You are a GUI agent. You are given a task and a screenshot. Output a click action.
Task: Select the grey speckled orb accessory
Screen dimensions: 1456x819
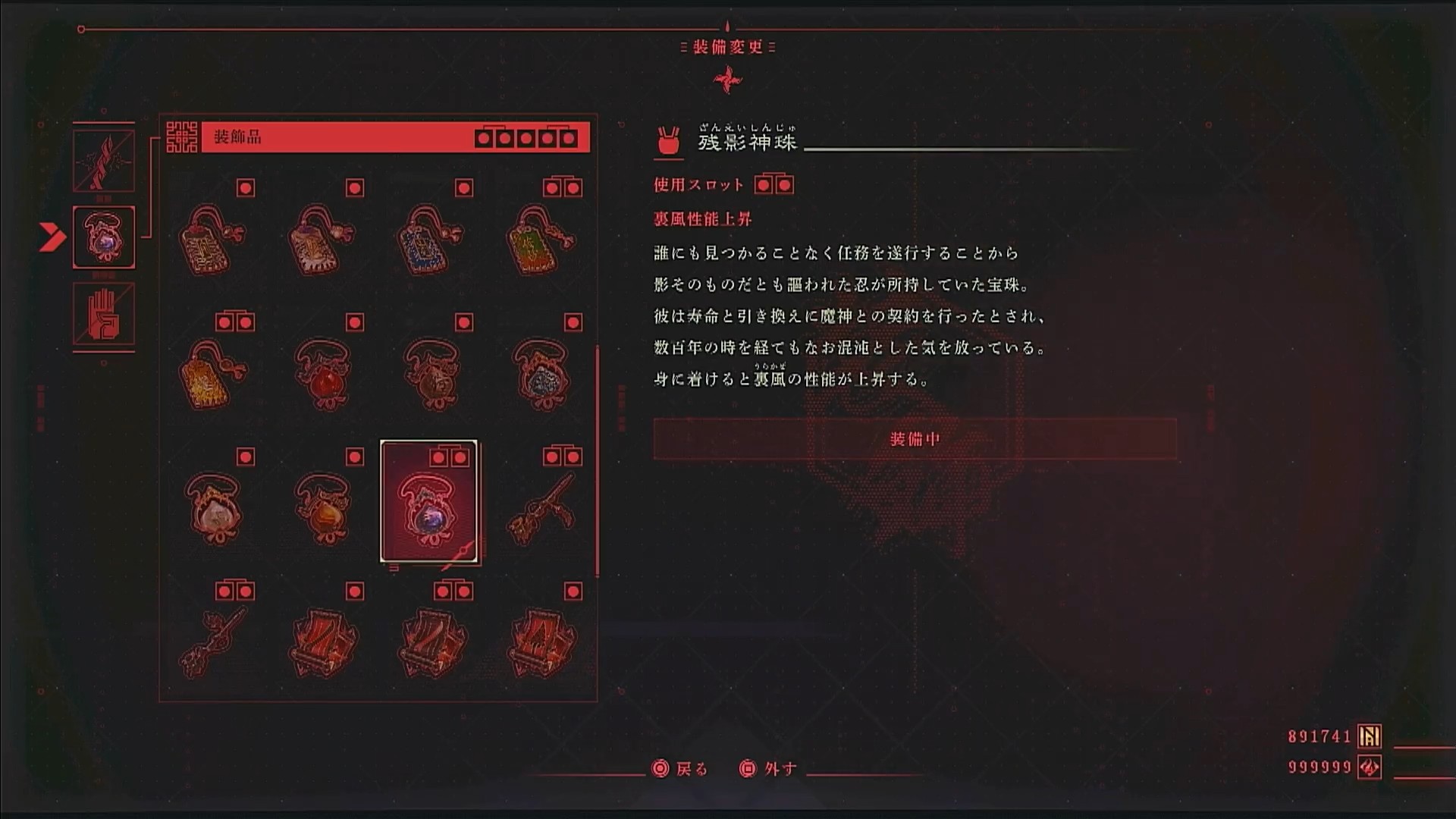539,374
